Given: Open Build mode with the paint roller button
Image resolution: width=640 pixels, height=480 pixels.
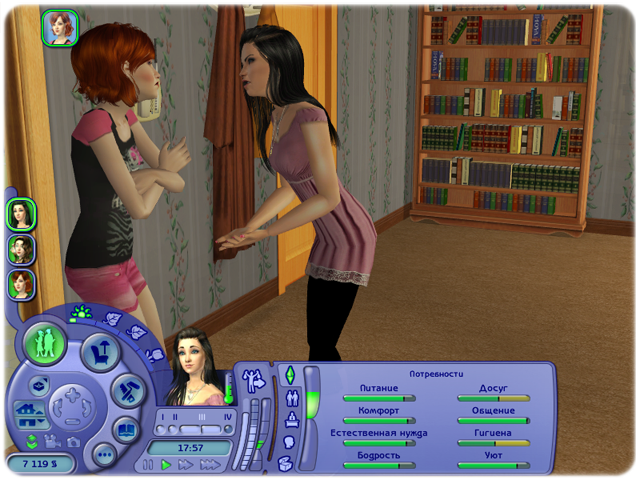Looking at the screenshot, I should click(128, 391).
